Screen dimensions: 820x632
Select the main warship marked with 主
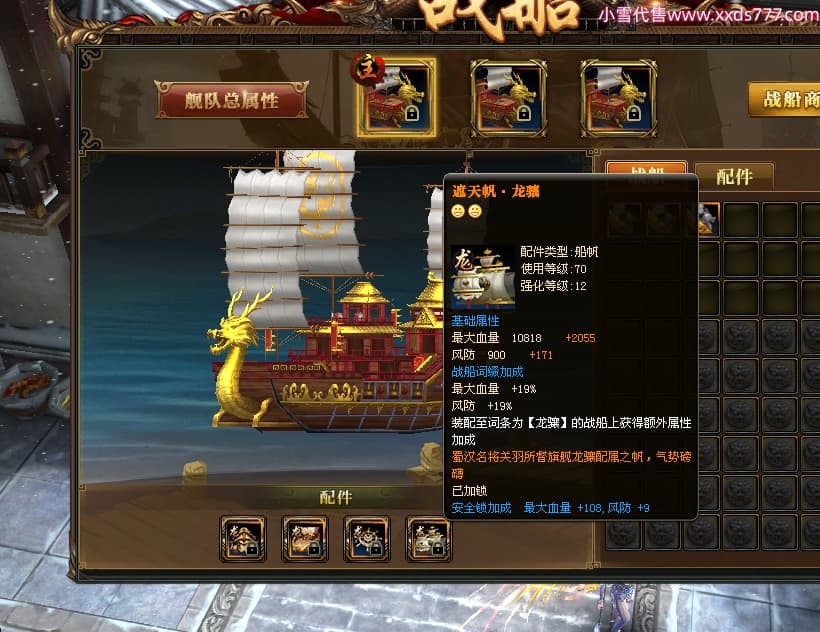396,97
